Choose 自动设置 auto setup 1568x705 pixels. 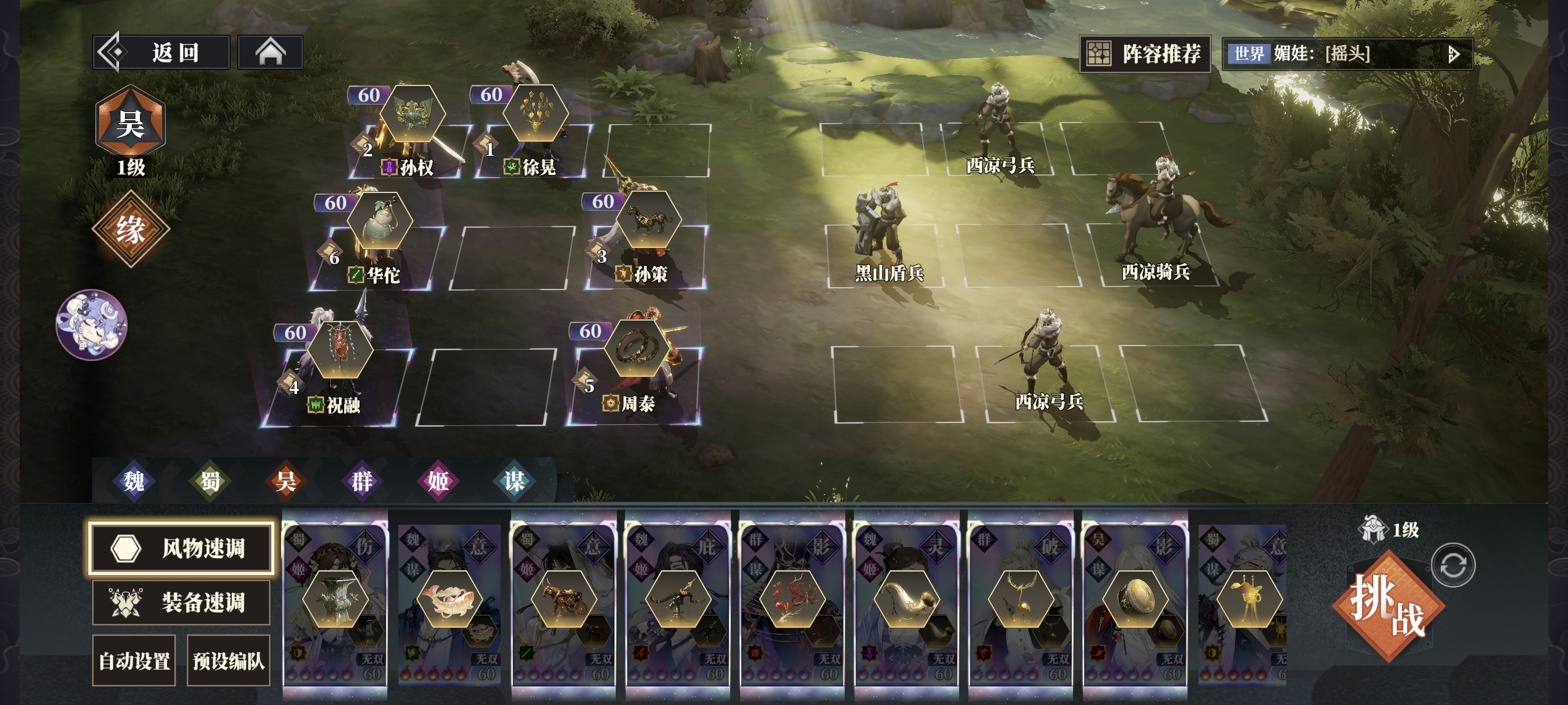(134, 661)
